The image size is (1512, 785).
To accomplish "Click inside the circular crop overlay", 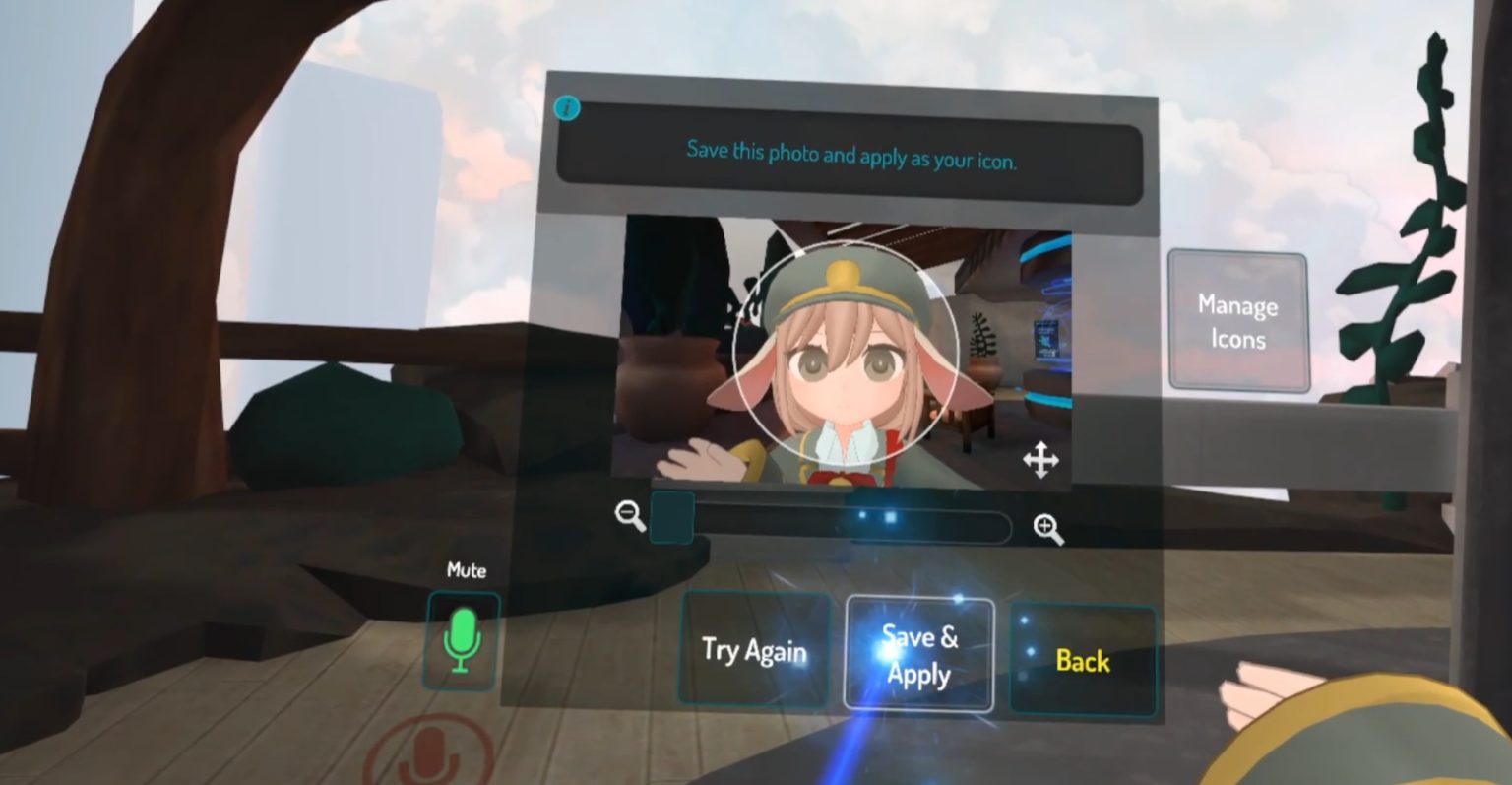I will (847, 350).
